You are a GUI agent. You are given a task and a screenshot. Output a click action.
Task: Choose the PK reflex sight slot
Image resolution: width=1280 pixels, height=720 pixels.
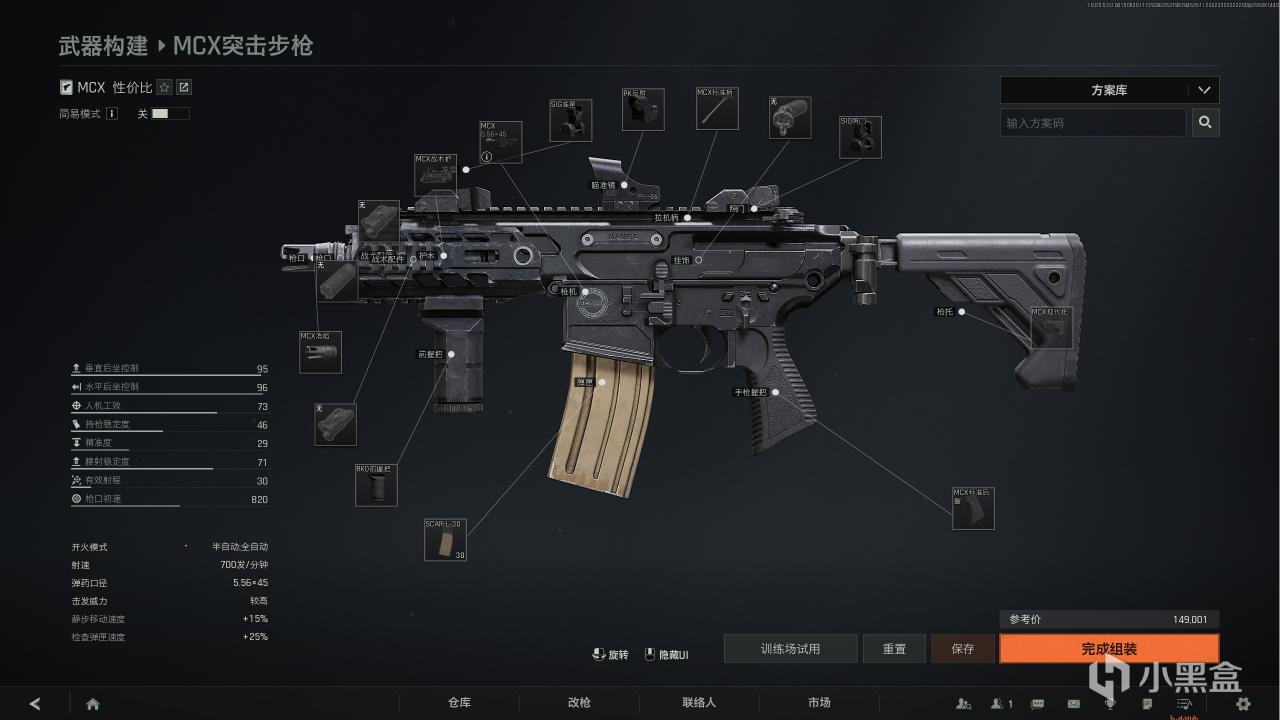tap(643, 110)
